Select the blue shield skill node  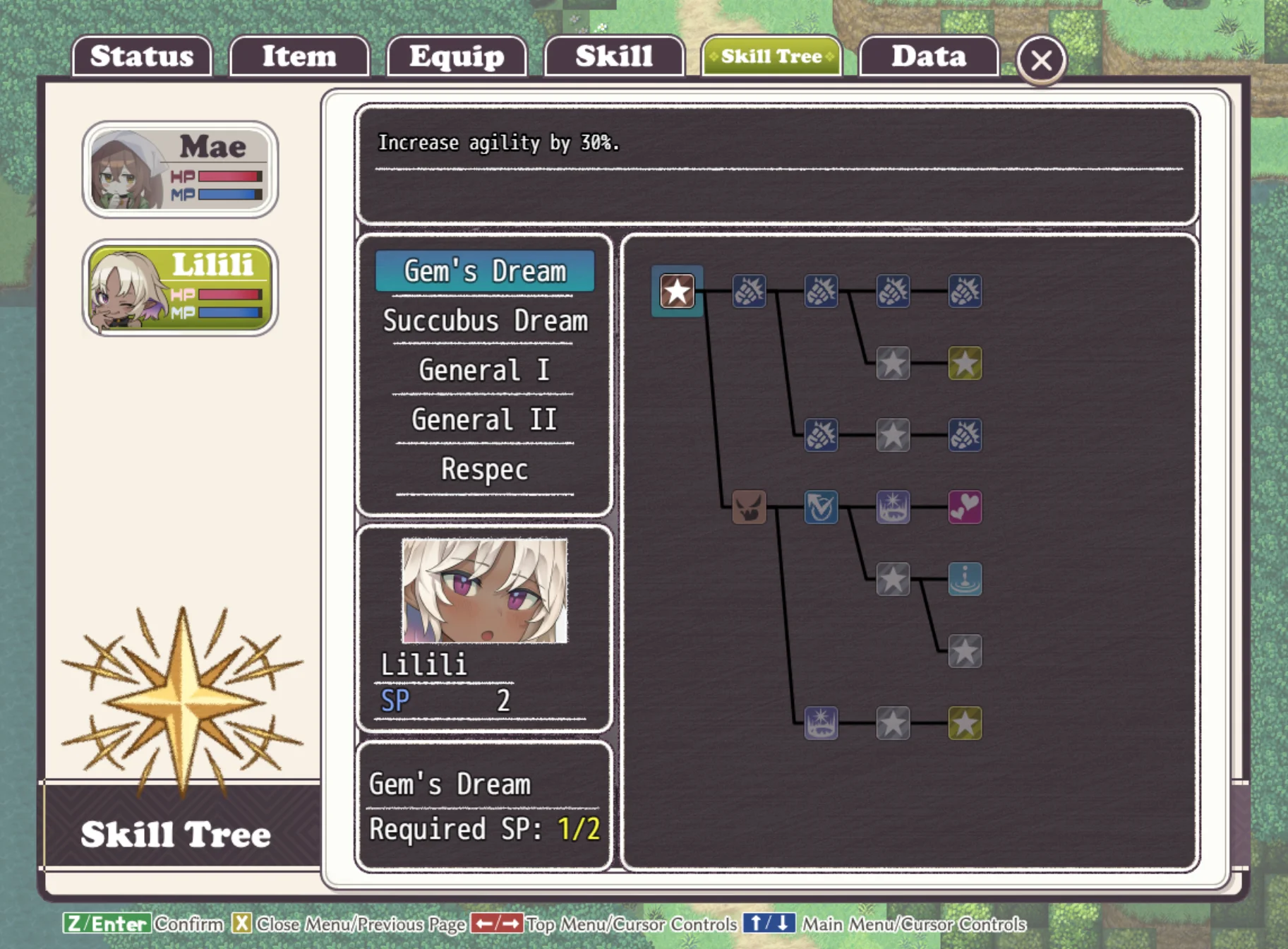click(x=821, y=507)
